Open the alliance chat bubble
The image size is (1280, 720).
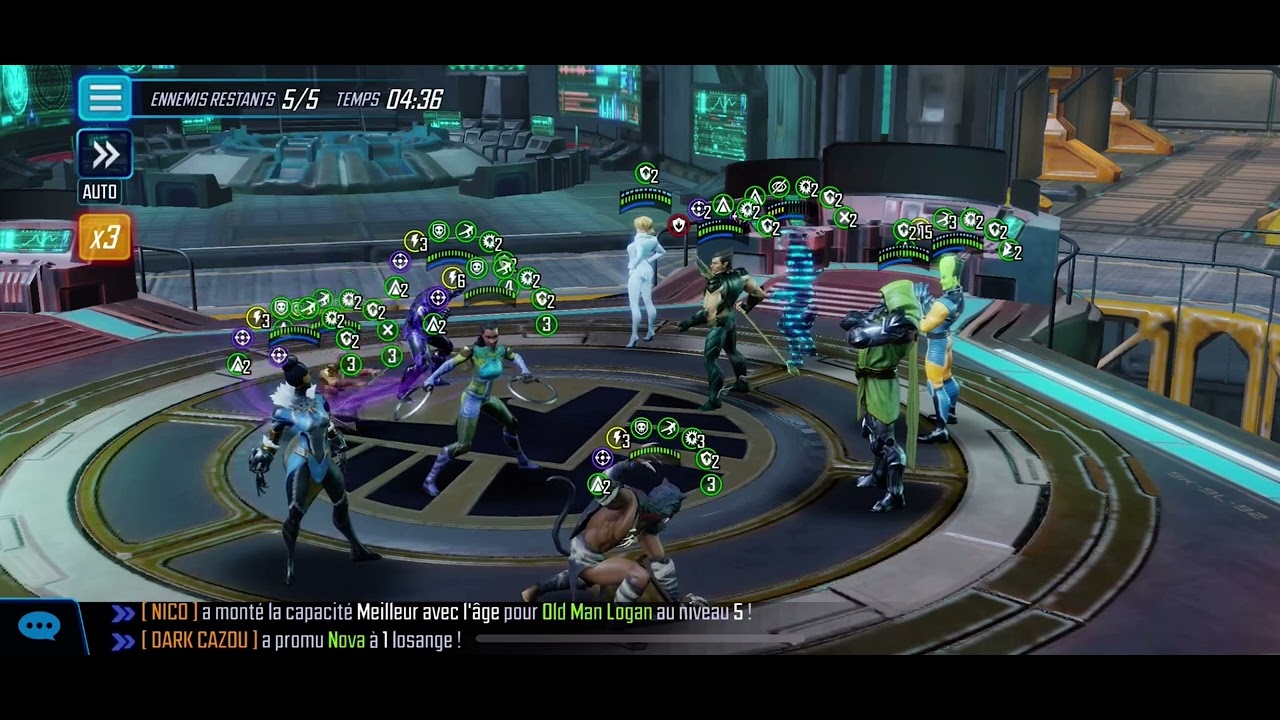40,627
